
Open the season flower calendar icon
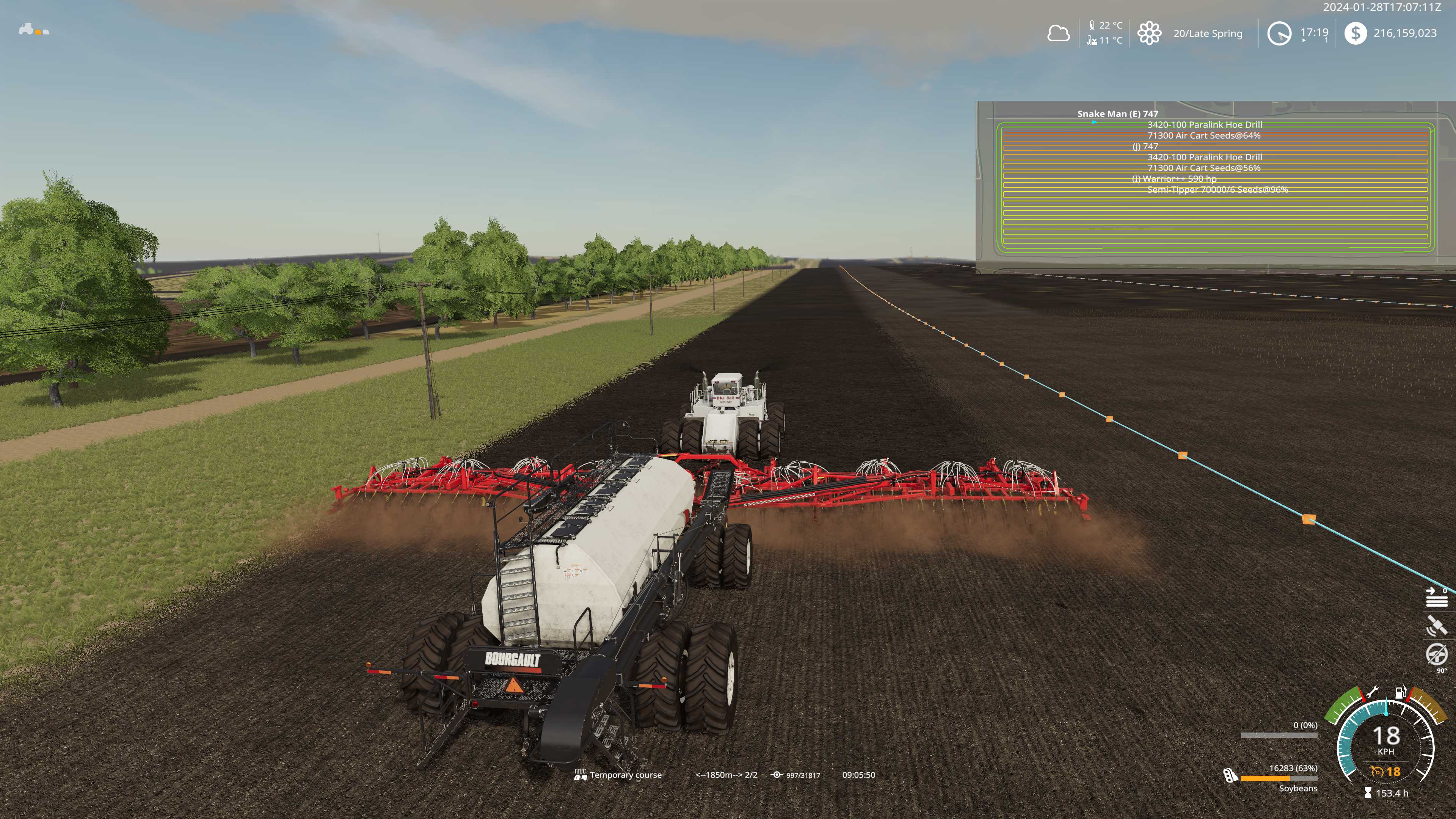pyautogui.click(x=1149, y=33)
